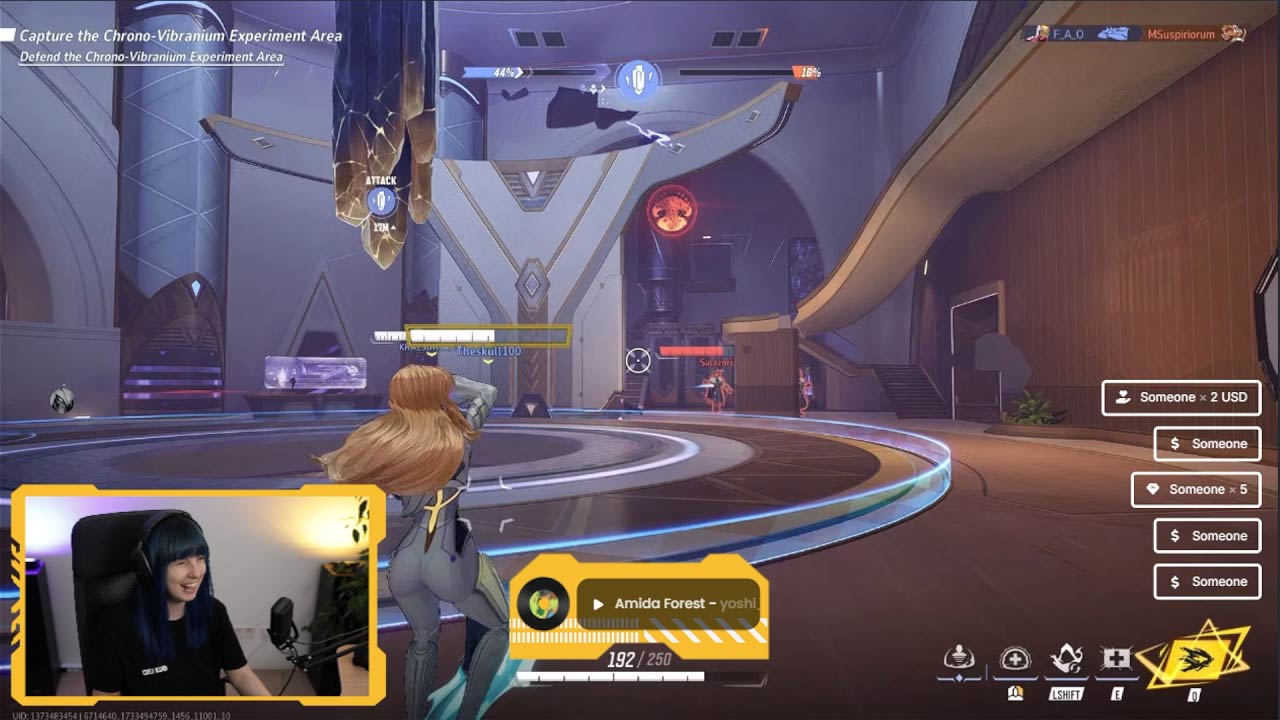Click the leftmost passive figure ability icon
The width and height of the screenshot is (1280, 720).
pyautogui.click(x=959, y=658)
